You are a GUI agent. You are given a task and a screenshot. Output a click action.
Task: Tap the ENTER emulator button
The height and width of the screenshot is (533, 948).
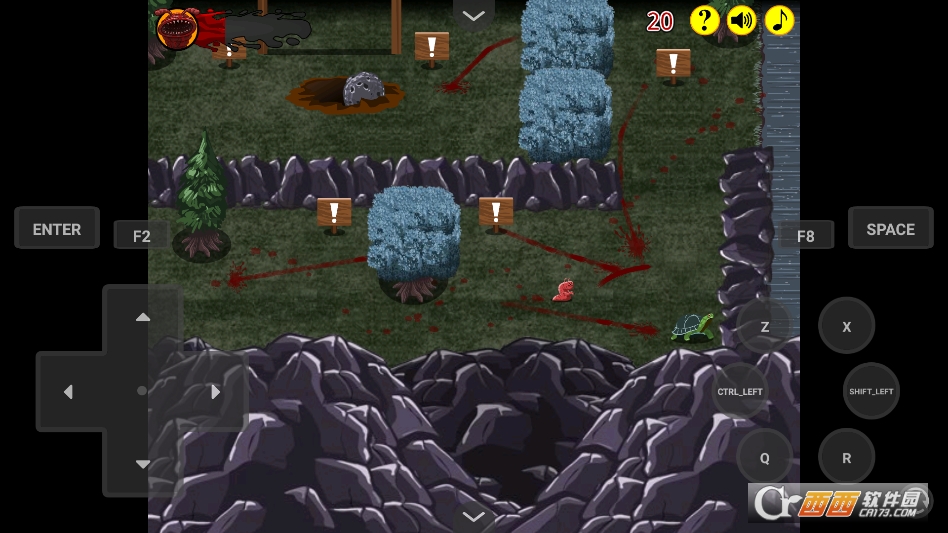click(x=57, y=229)
